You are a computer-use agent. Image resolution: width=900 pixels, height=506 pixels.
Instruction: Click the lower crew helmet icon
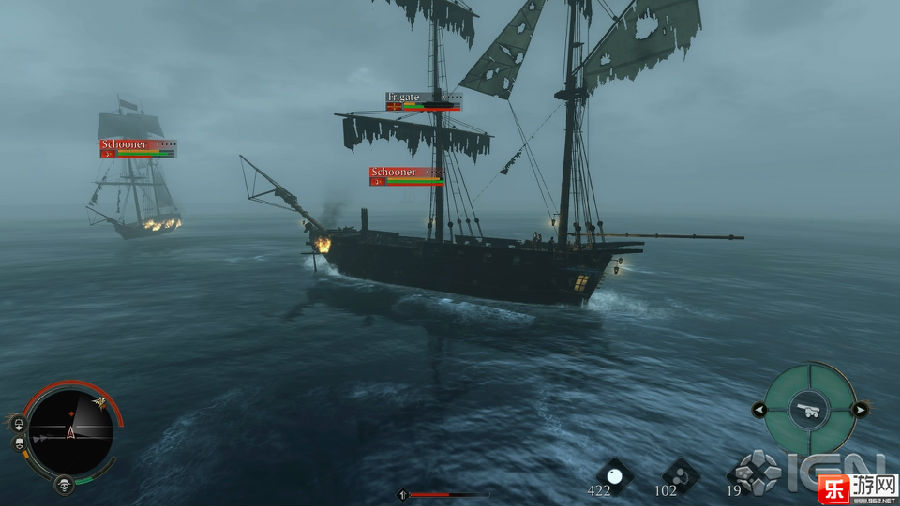coord(18,443)
